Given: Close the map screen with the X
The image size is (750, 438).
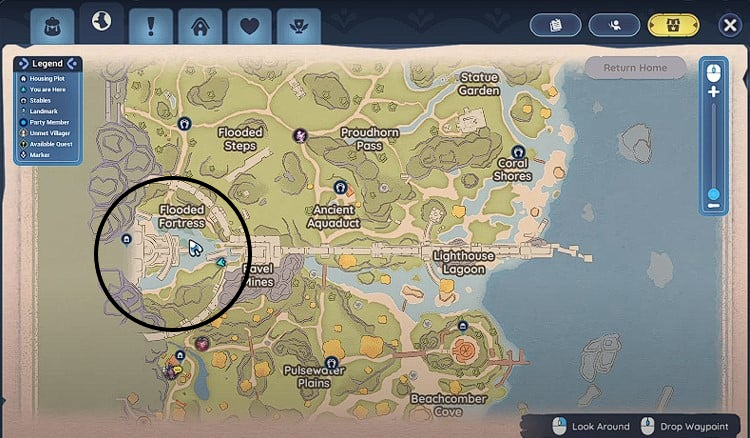Looking at the screenshot, I should [730, 25].
